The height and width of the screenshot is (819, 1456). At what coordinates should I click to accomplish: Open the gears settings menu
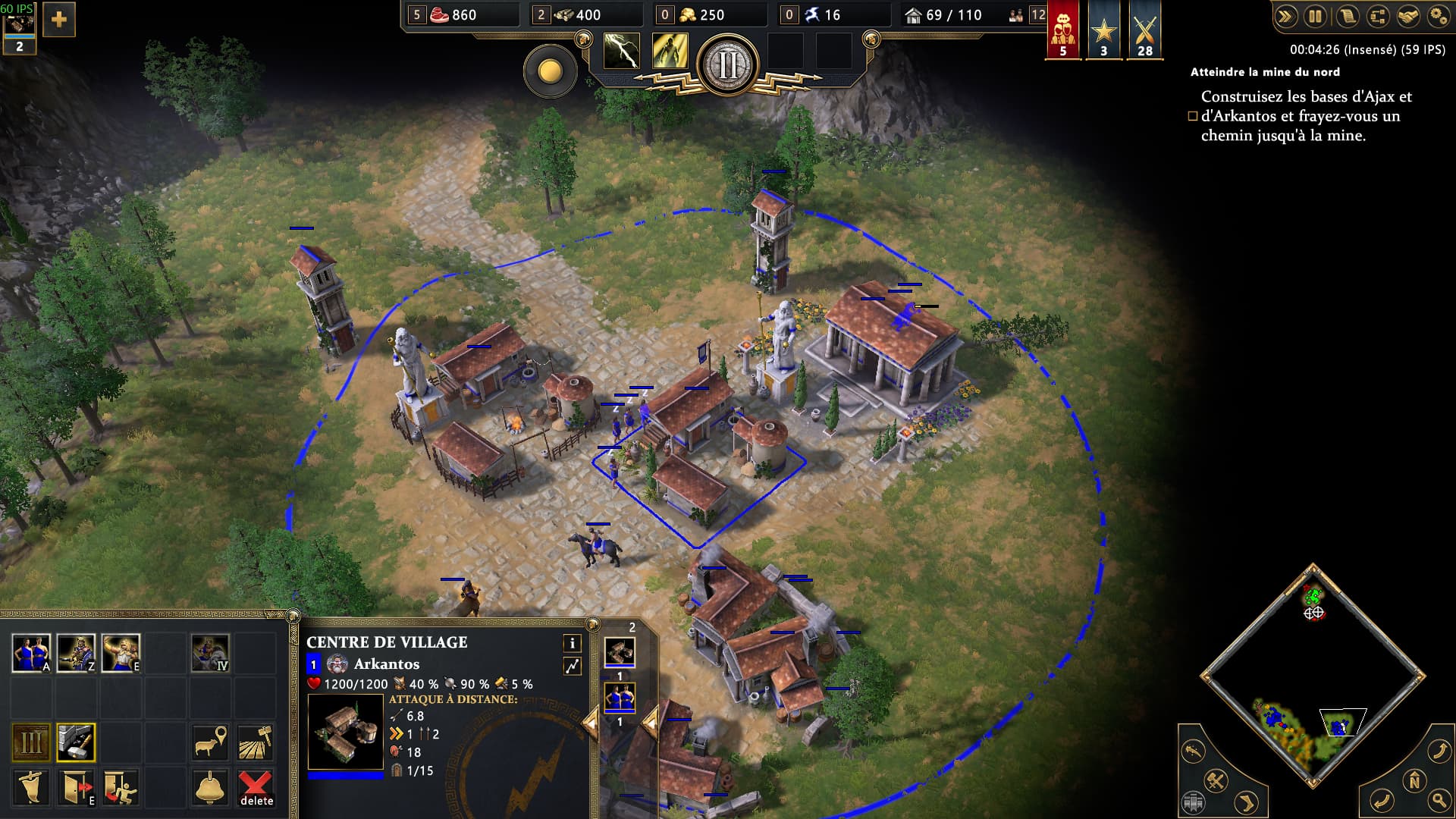1439,16
